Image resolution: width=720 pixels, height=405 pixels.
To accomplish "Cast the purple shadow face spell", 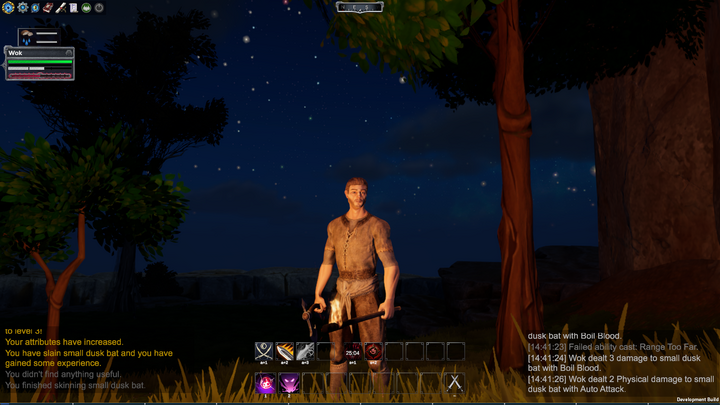I will 288,382.
